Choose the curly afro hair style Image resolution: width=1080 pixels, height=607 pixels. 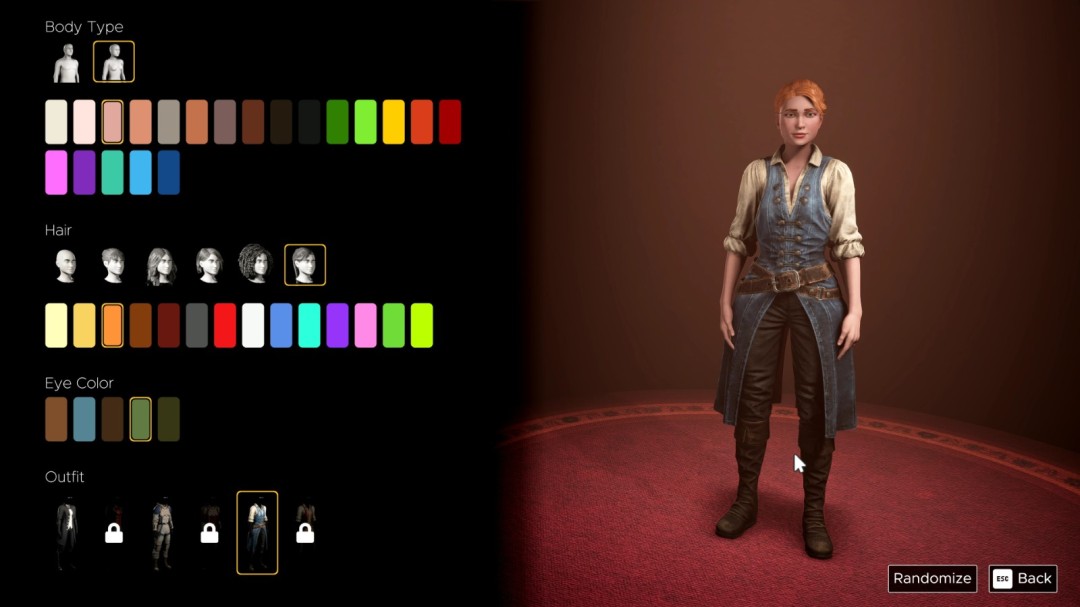click(254, 265)
